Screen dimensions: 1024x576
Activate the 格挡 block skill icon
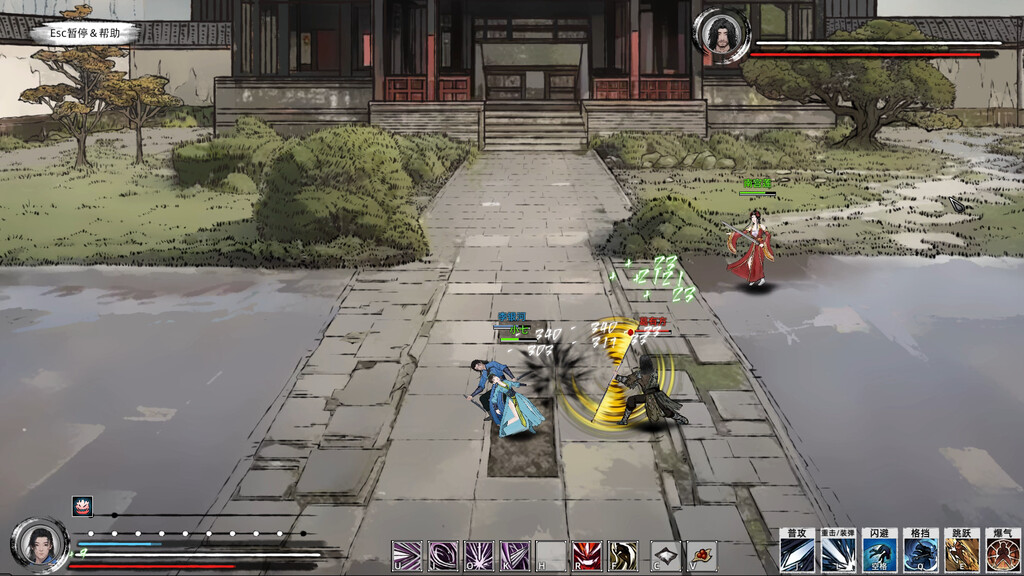click(x=921, y=551)
